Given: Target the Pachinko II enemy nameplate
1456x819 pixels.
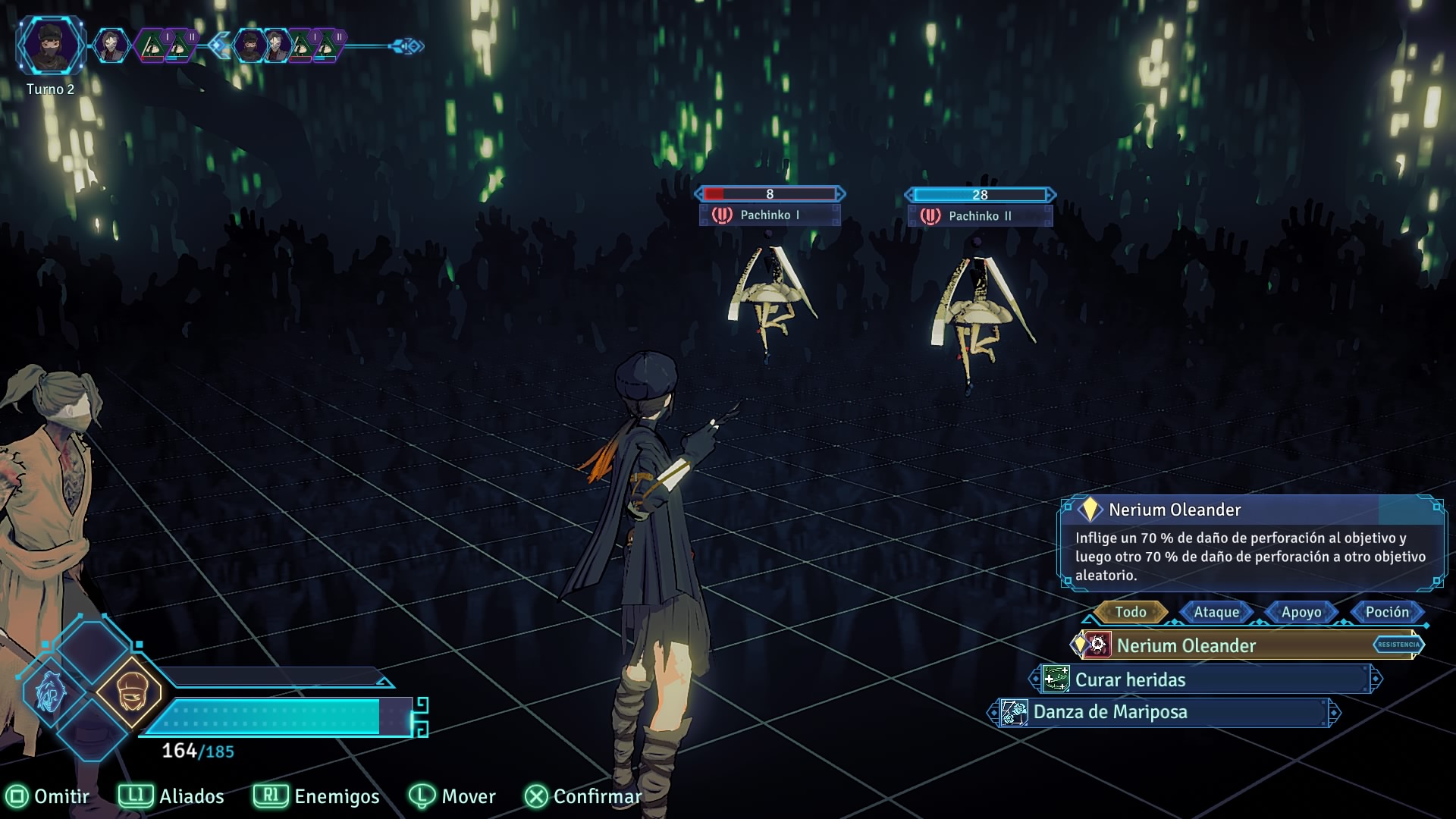Looking at the screenshot, I should click(979, 216).
